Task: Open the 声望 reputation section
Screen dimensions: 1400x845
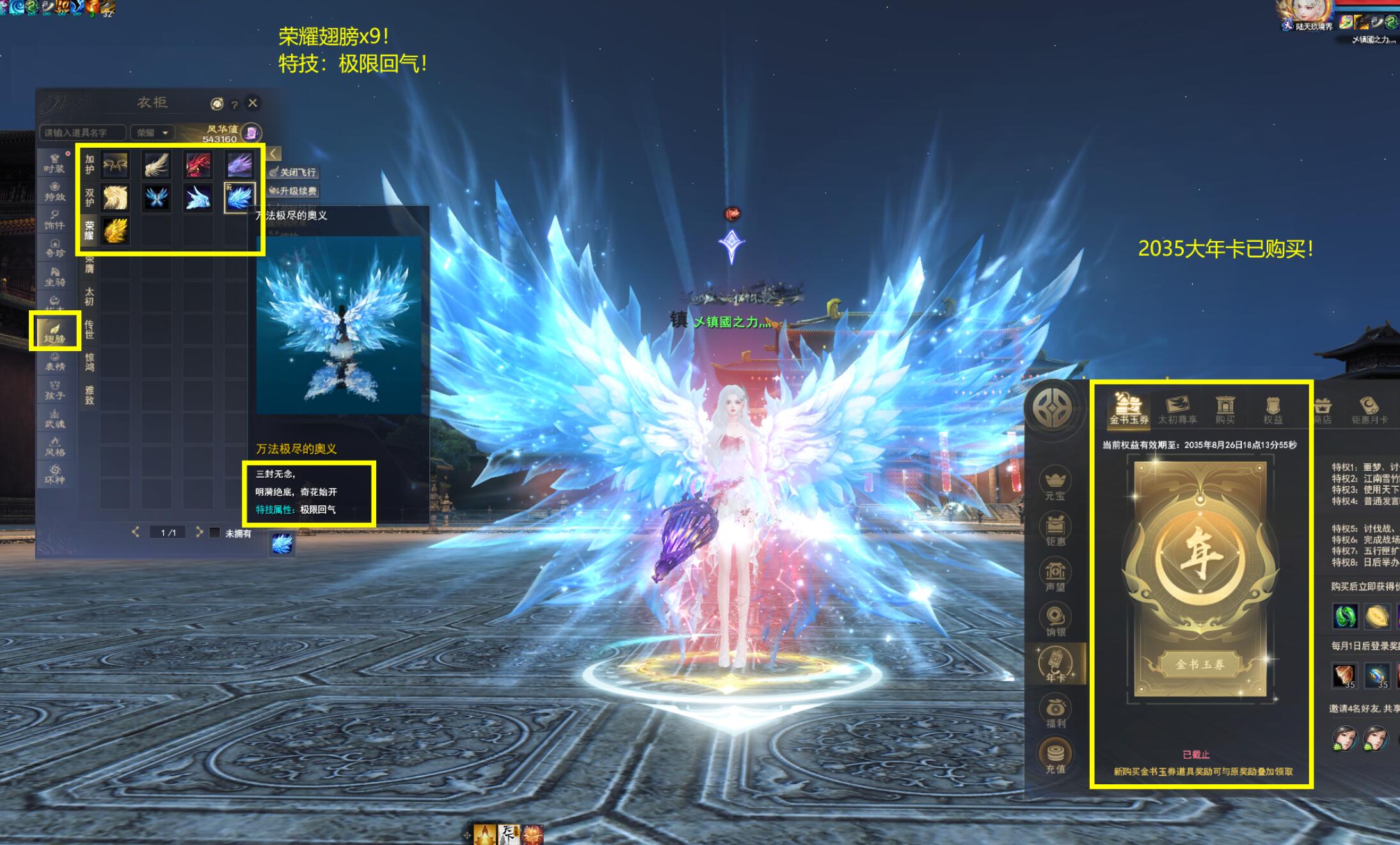Action: click(x=1055, y=575)
